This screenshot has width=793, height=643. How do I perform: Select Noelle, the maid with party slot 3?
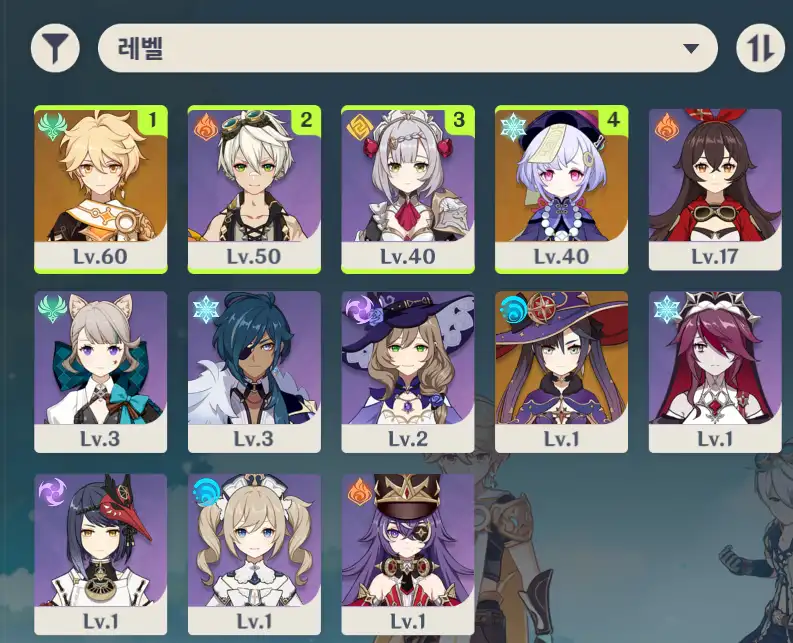pos(408,188)
